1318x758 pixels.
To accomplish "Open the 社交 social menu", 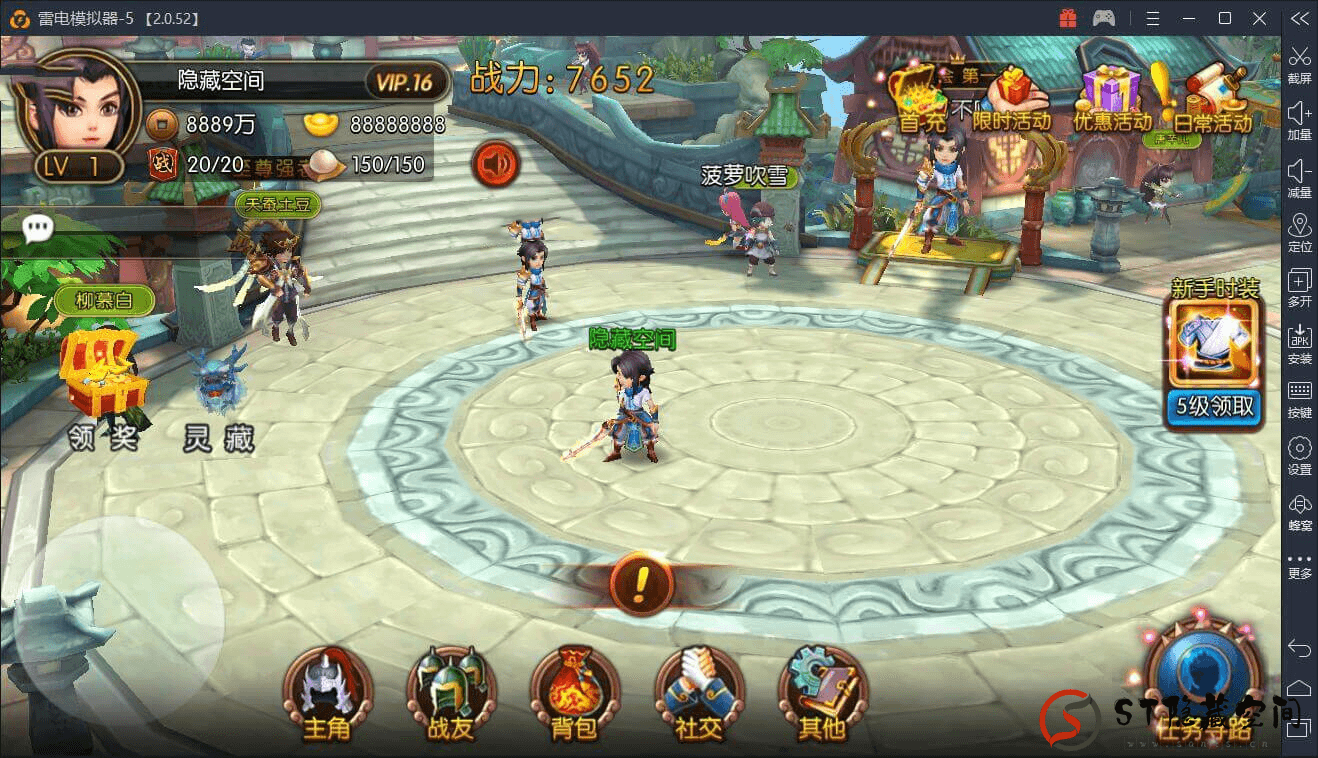I will point(698,692).
